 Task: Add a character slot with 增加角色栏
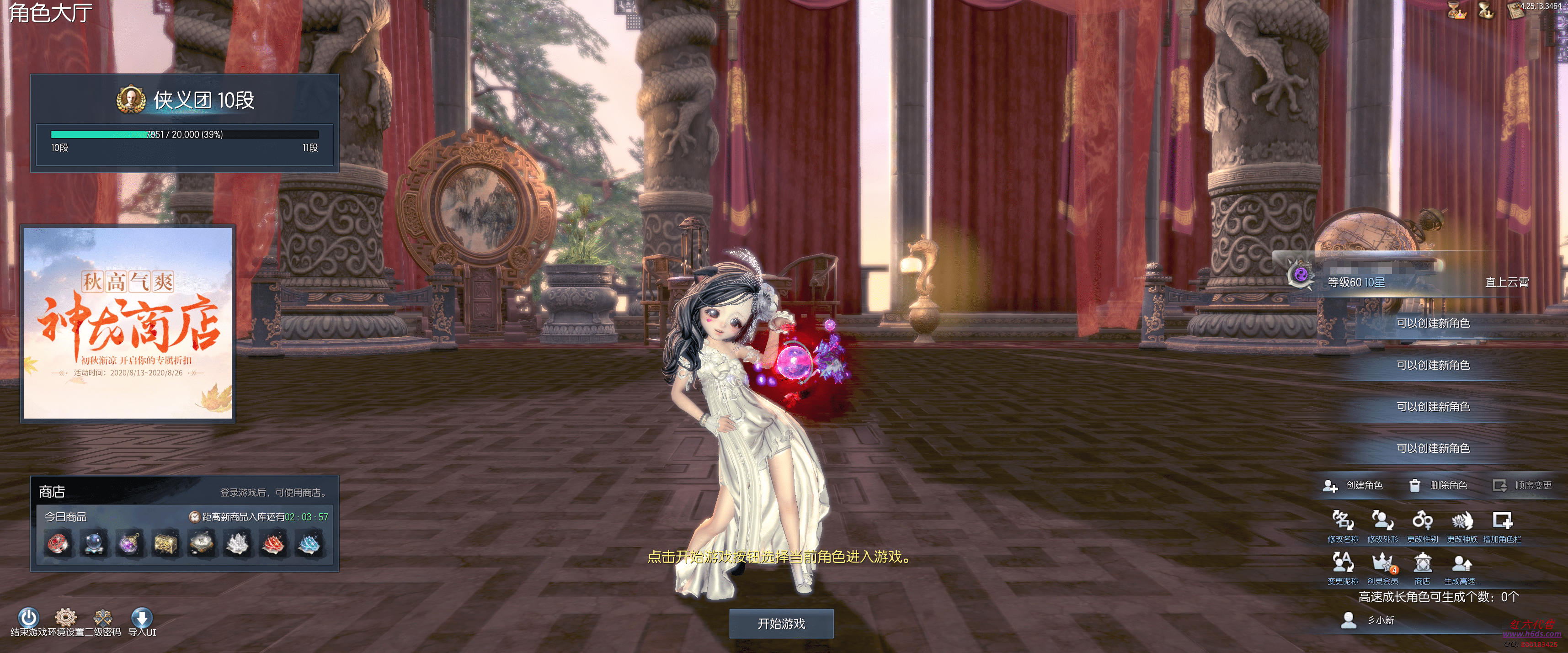pyautogui.click(x=1502, y=521)
